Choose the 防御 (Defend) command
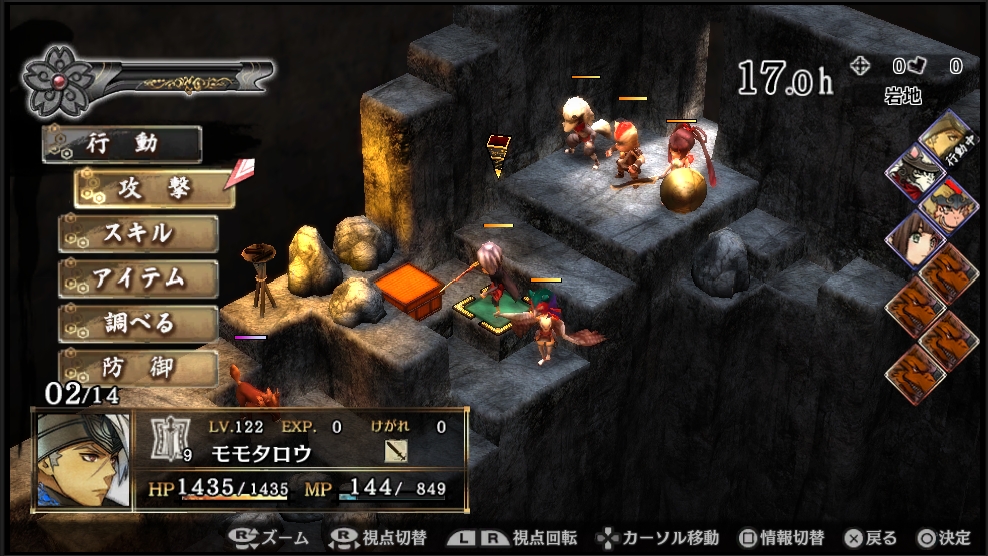 139,368
